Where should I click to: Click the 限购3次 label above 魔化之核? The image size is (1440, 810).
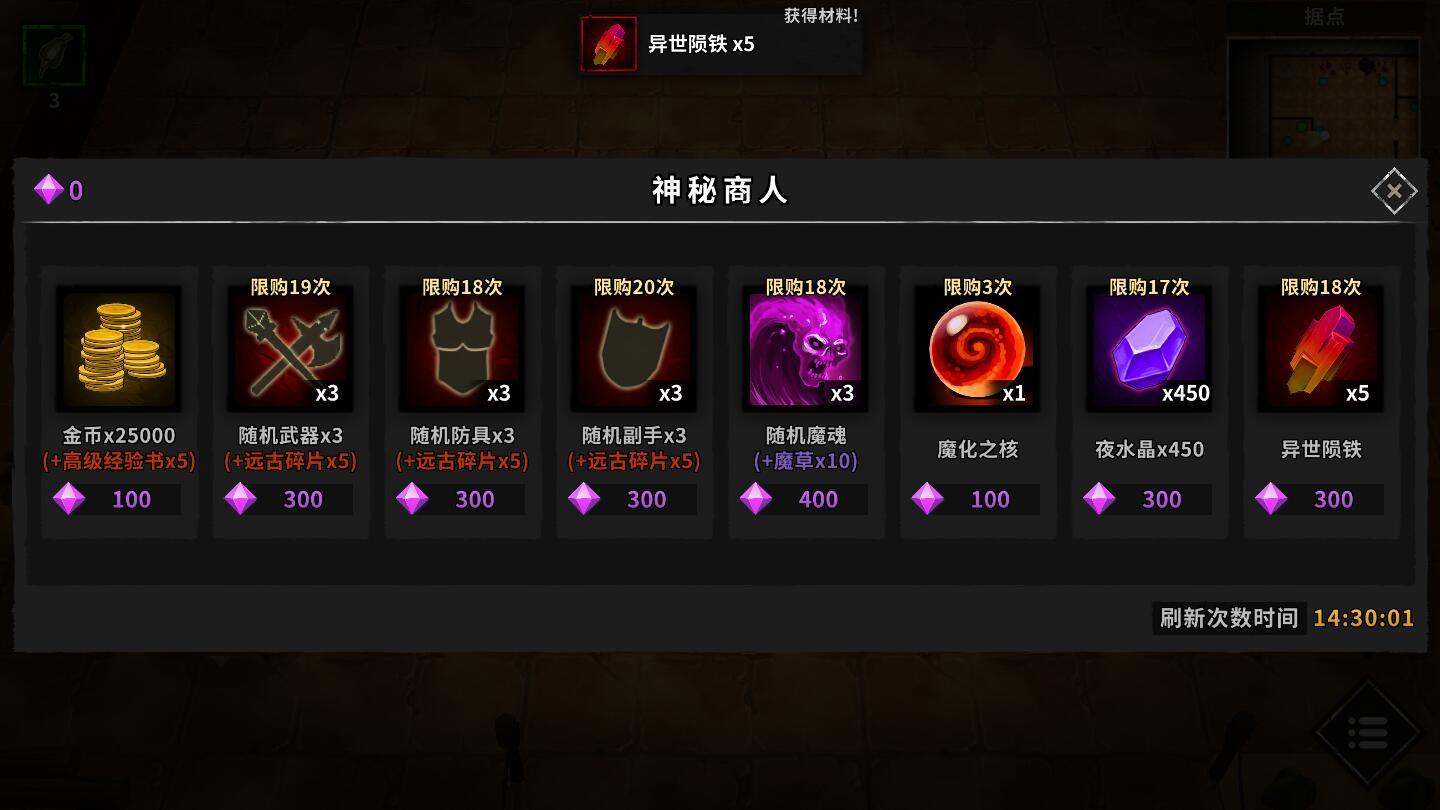tap(977, 287)
